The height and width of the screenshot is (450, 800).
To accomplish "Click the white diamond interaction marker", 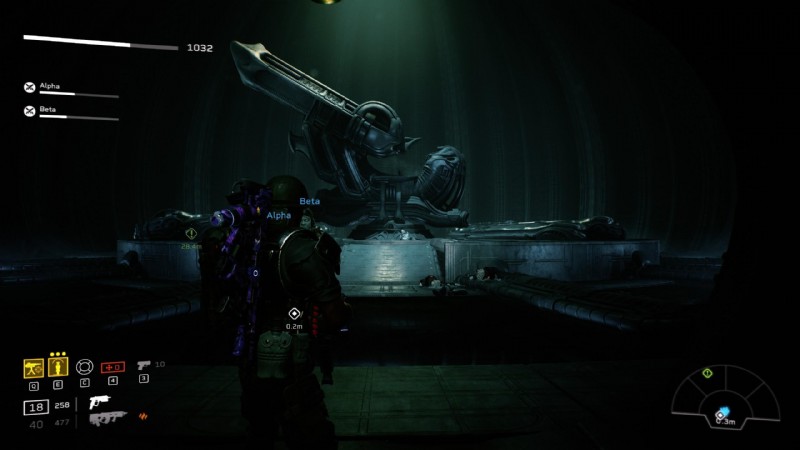I will point(294,313).
